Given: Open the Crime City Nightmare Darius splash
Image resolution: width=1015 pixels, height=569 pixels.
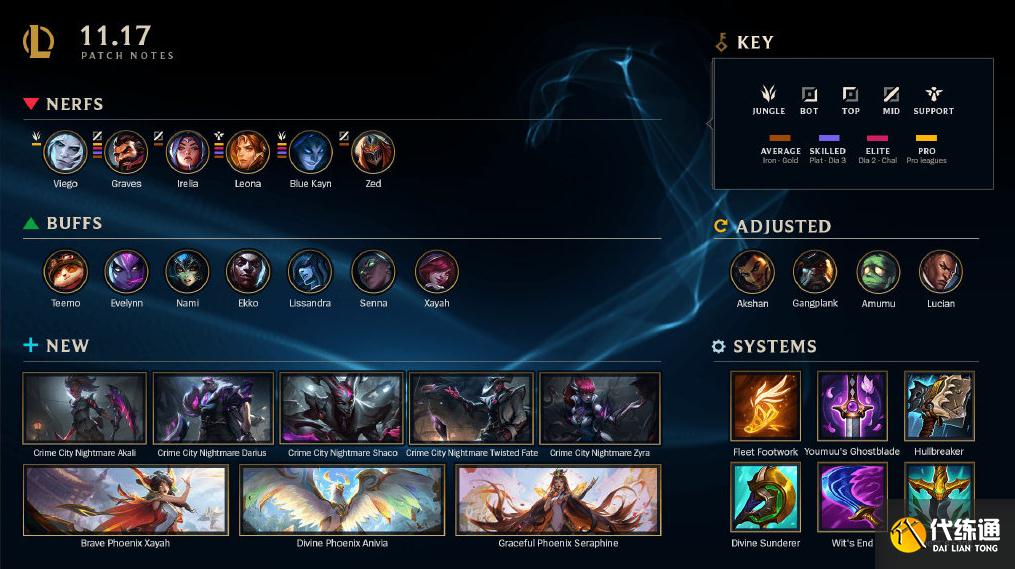Looking at the screenshot, I should point(213,408).
